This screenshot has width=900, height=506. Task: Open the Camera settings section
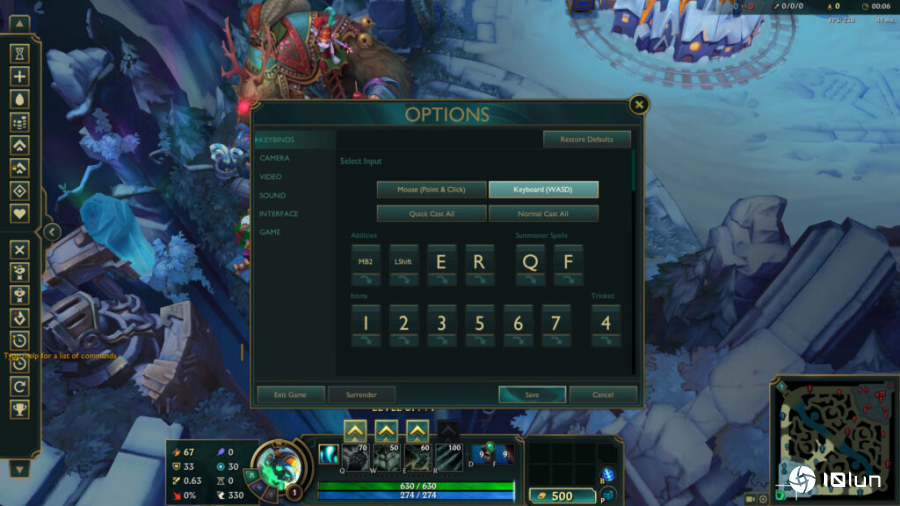click(275, 158)
